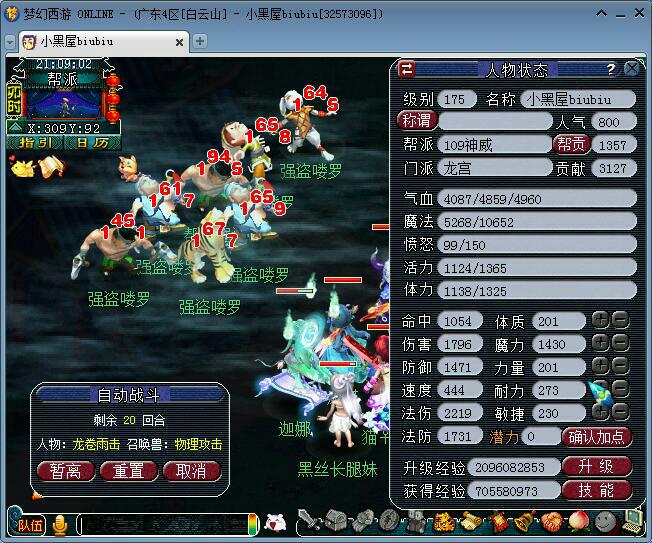Add a point to 力量

tap(599, 367)
